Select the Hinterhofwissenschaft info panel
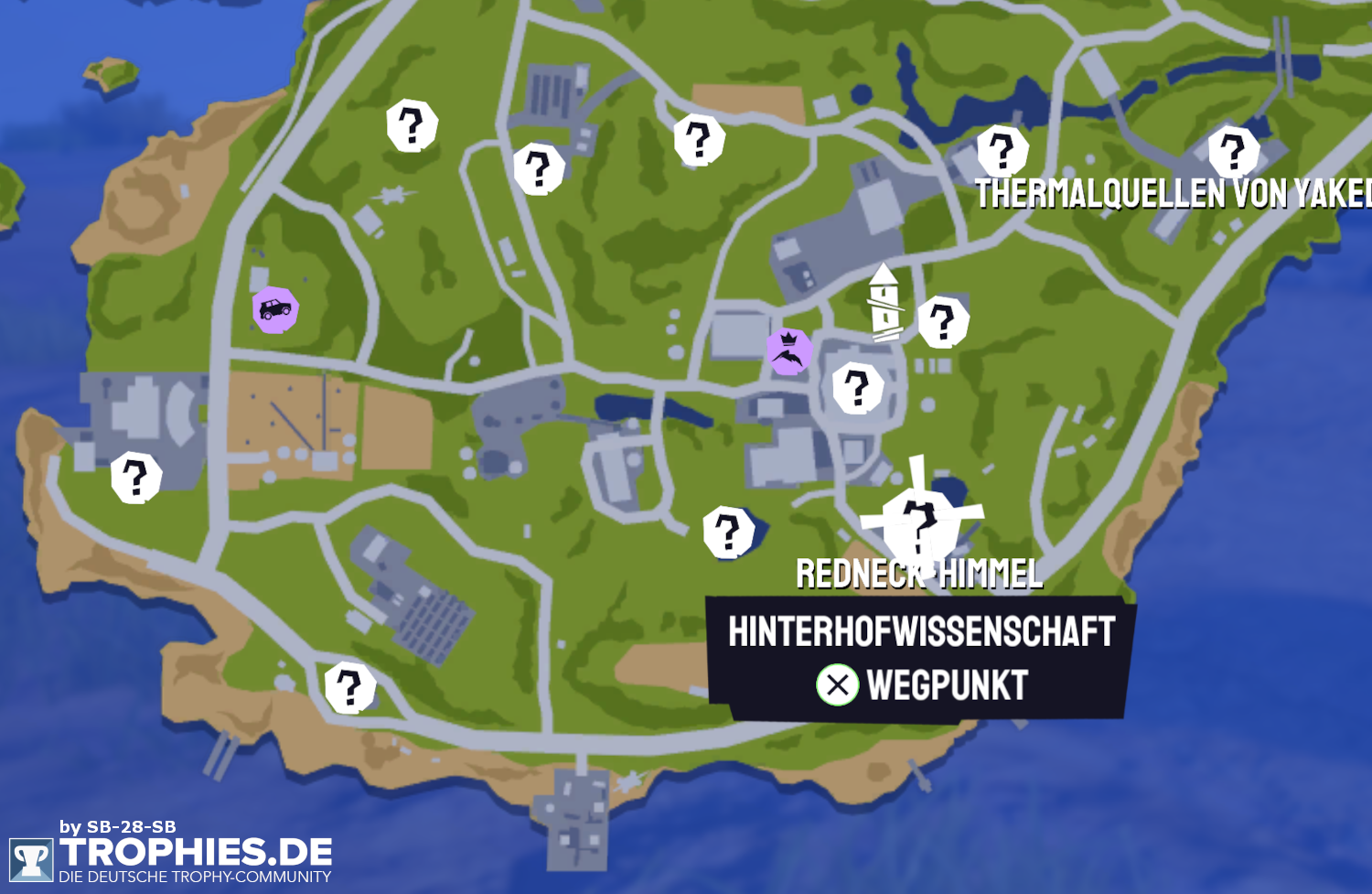The height and width of the screenshot is (894, 1372). (919, 631)
